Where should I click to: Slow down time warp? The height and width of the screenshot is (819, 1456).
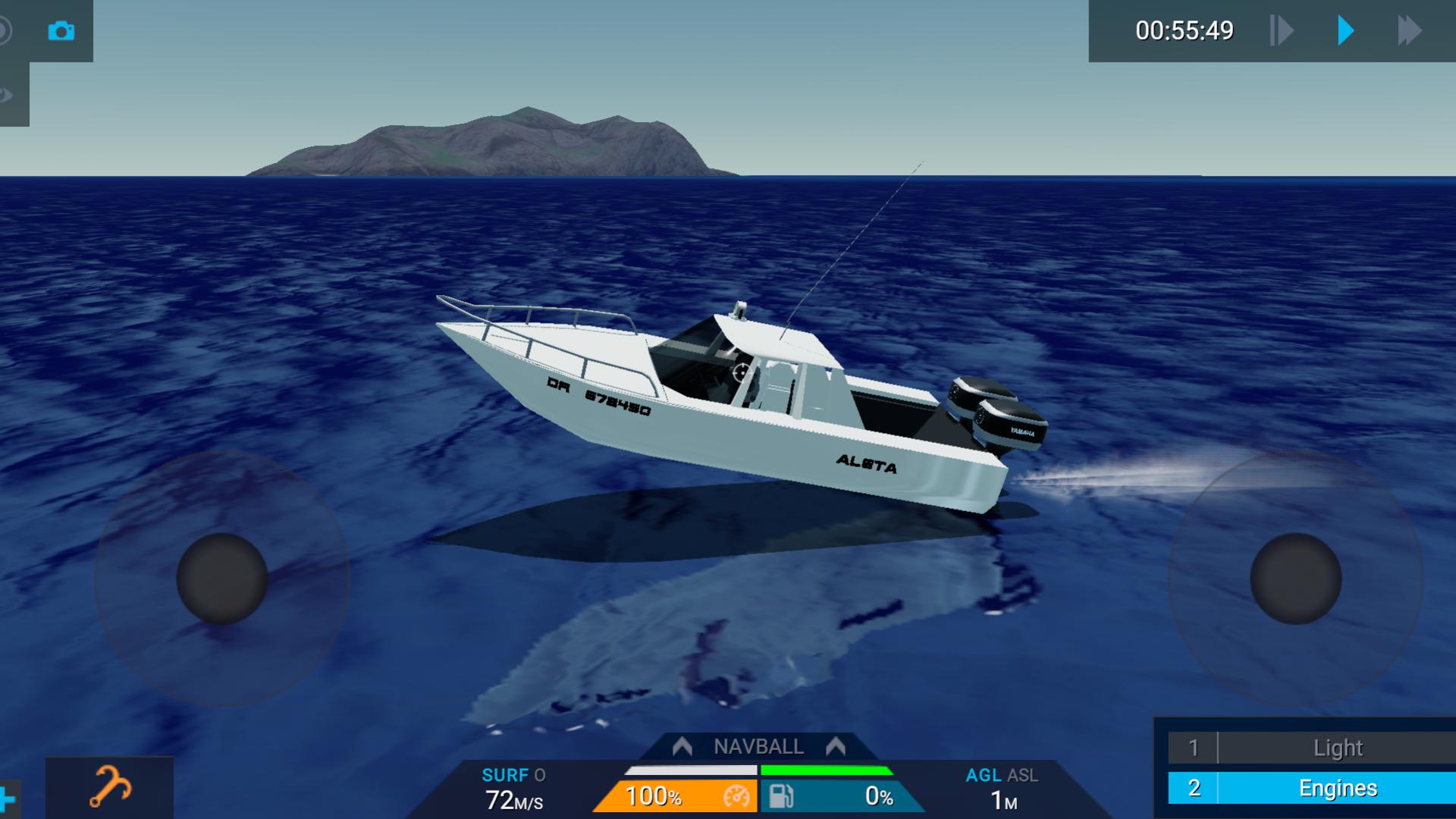[x=1282, y=31]
